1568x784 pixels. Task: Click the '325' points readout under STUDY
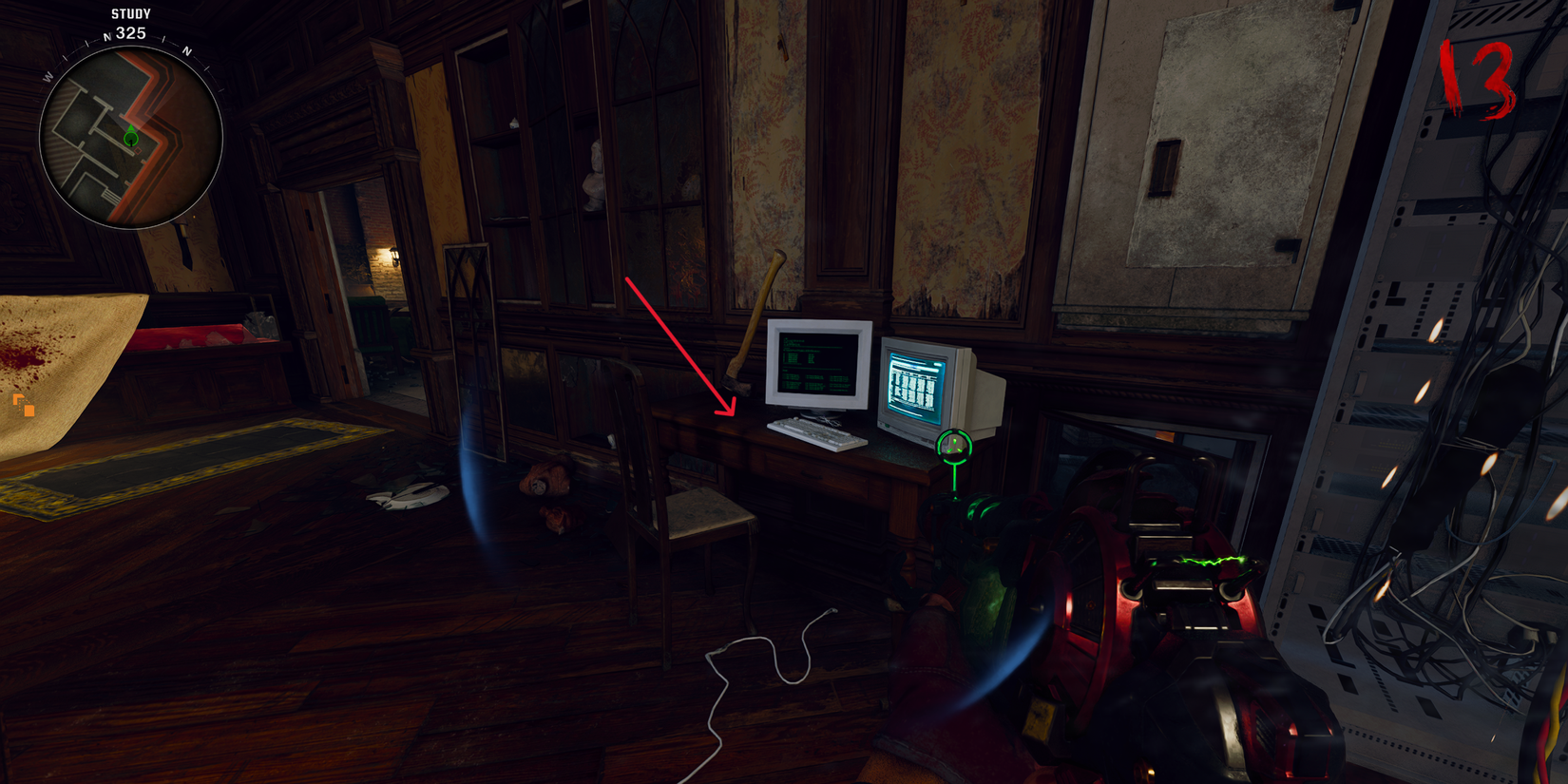130,31
